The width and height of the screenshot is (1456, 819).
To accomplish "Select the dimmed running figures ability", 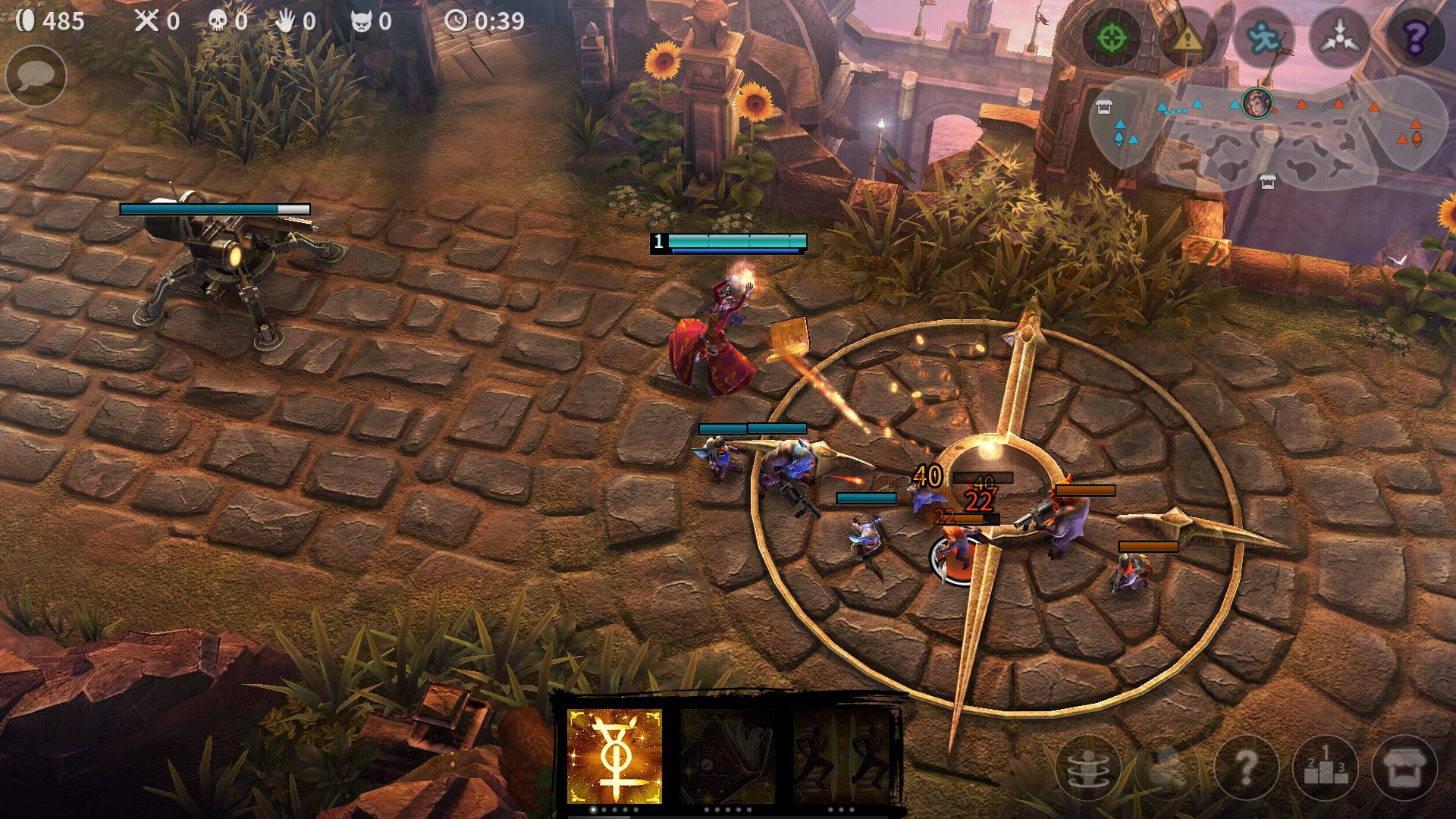I will pyautogui.click(x=842, y=756).
